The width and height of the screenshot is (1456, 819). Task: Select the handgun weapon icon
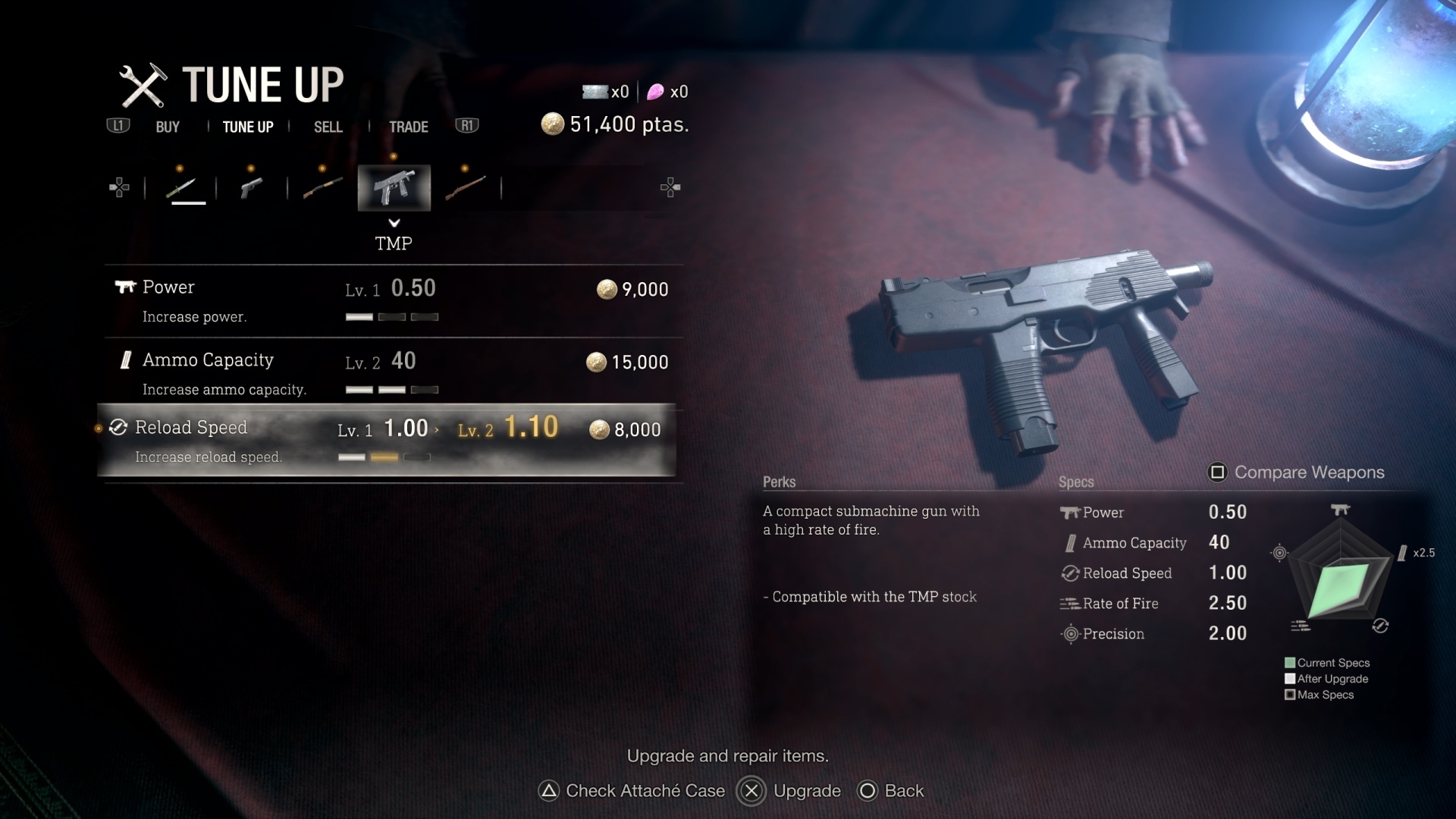pos(251,187)
